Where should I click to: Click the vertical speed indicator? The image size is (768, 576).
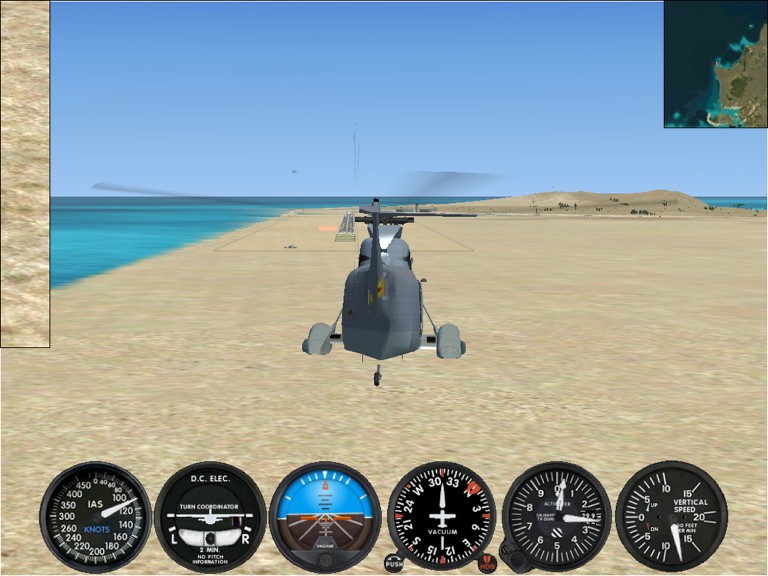671,517
